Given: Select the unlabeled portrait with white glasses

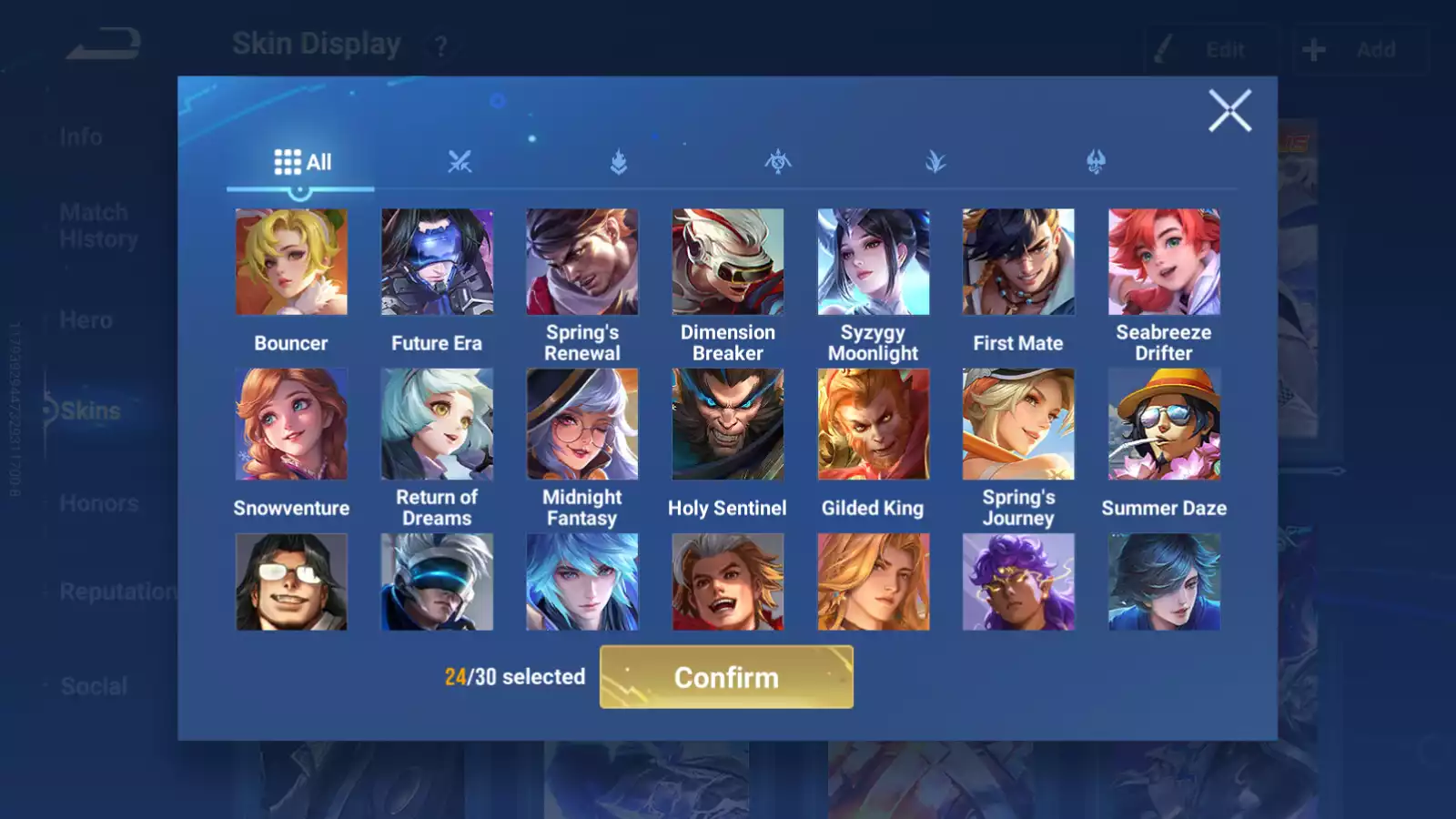Looking at the screenshot, I should point(291,582).
